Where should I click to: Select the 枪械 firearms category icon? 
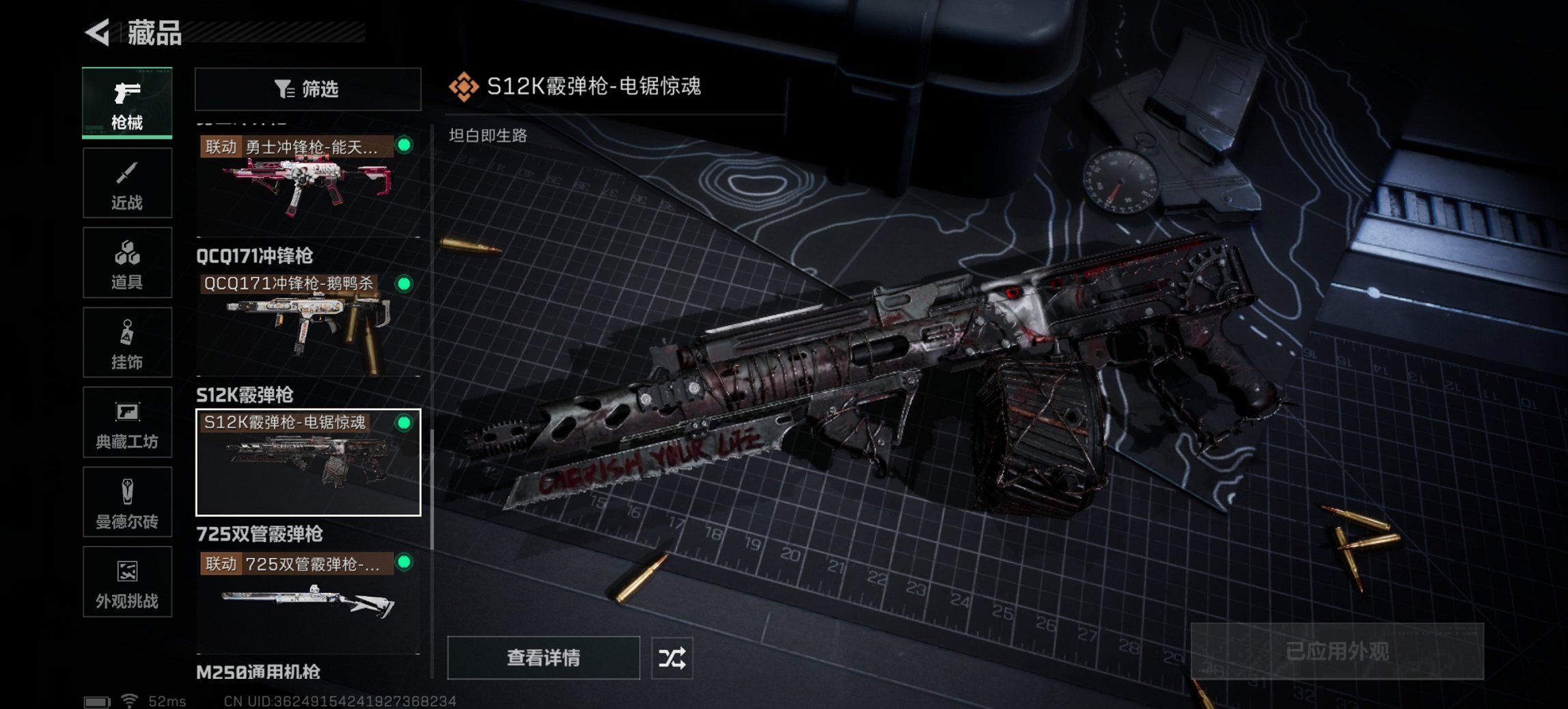pos(127,101)
